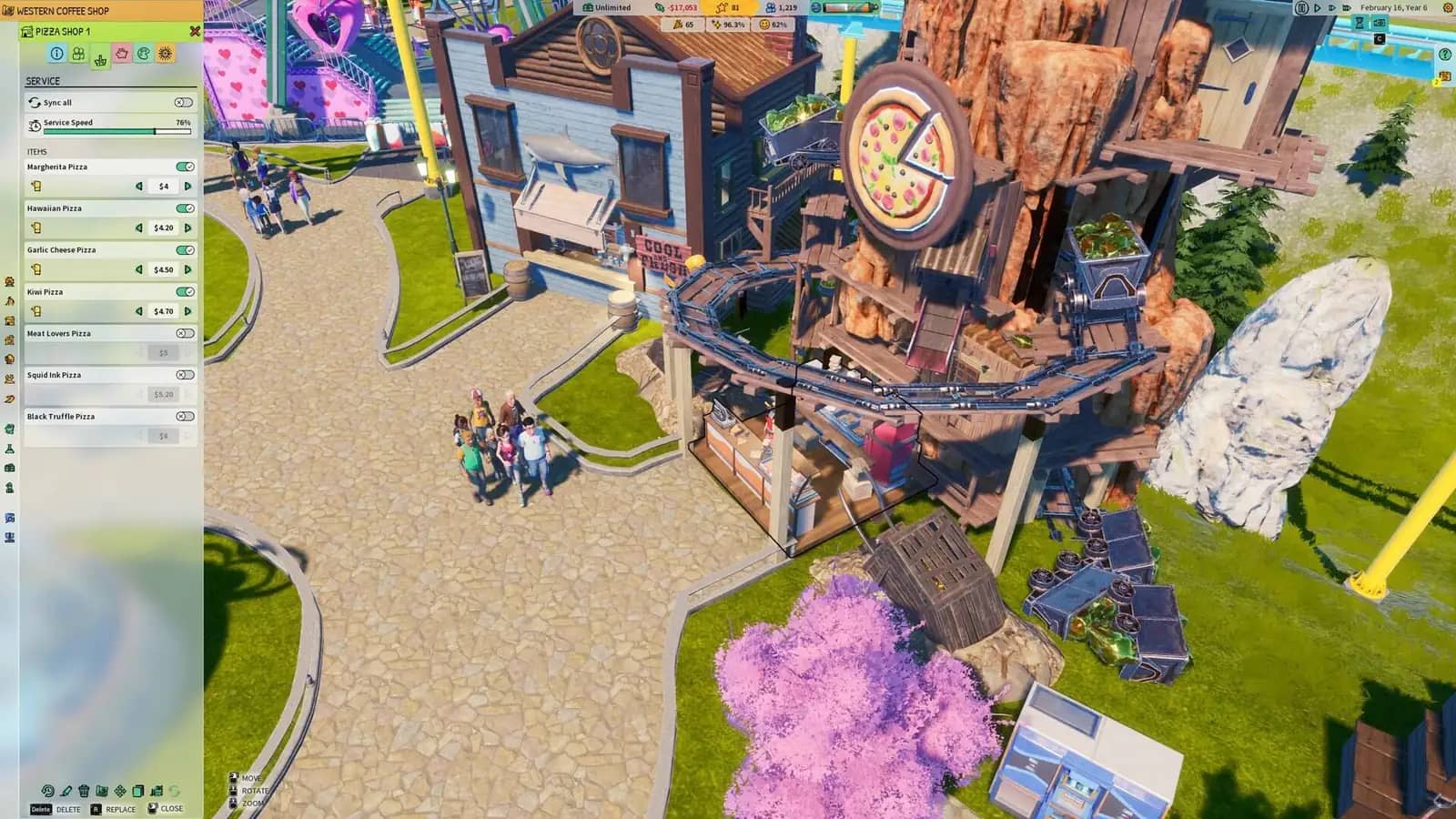
Task: Enable the Meat Lovers Pizza toggle
Action: (184, 334)
